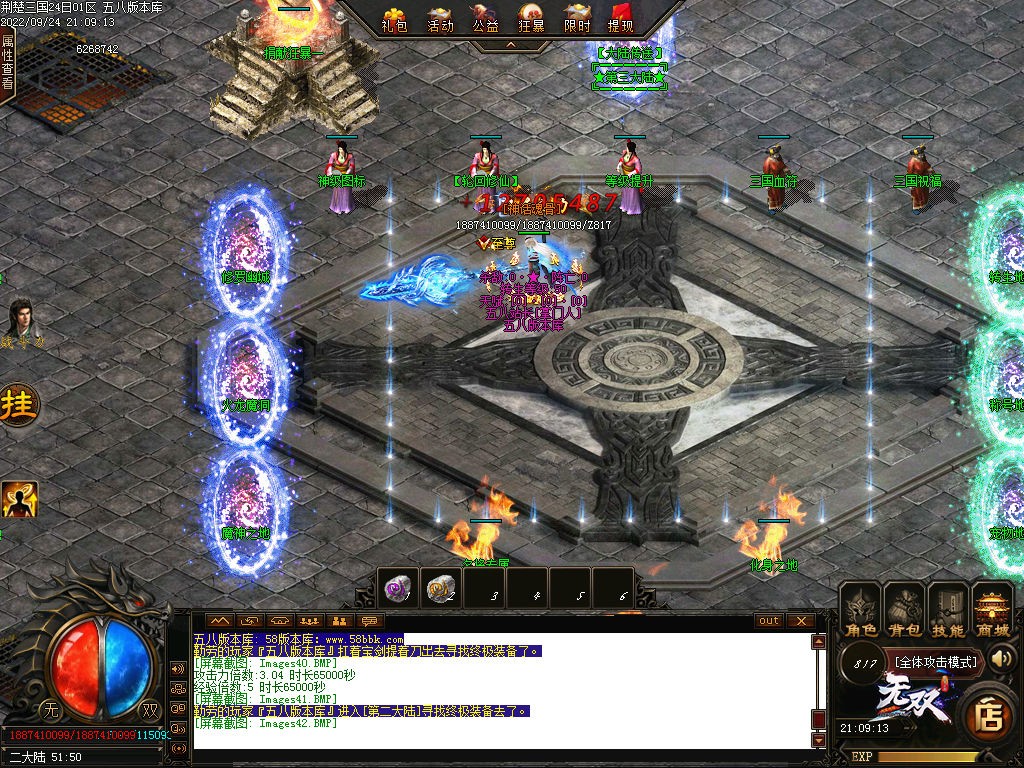Open the 礼包 gift pack menu
The image size is (1024, 768).
[396, 18]
